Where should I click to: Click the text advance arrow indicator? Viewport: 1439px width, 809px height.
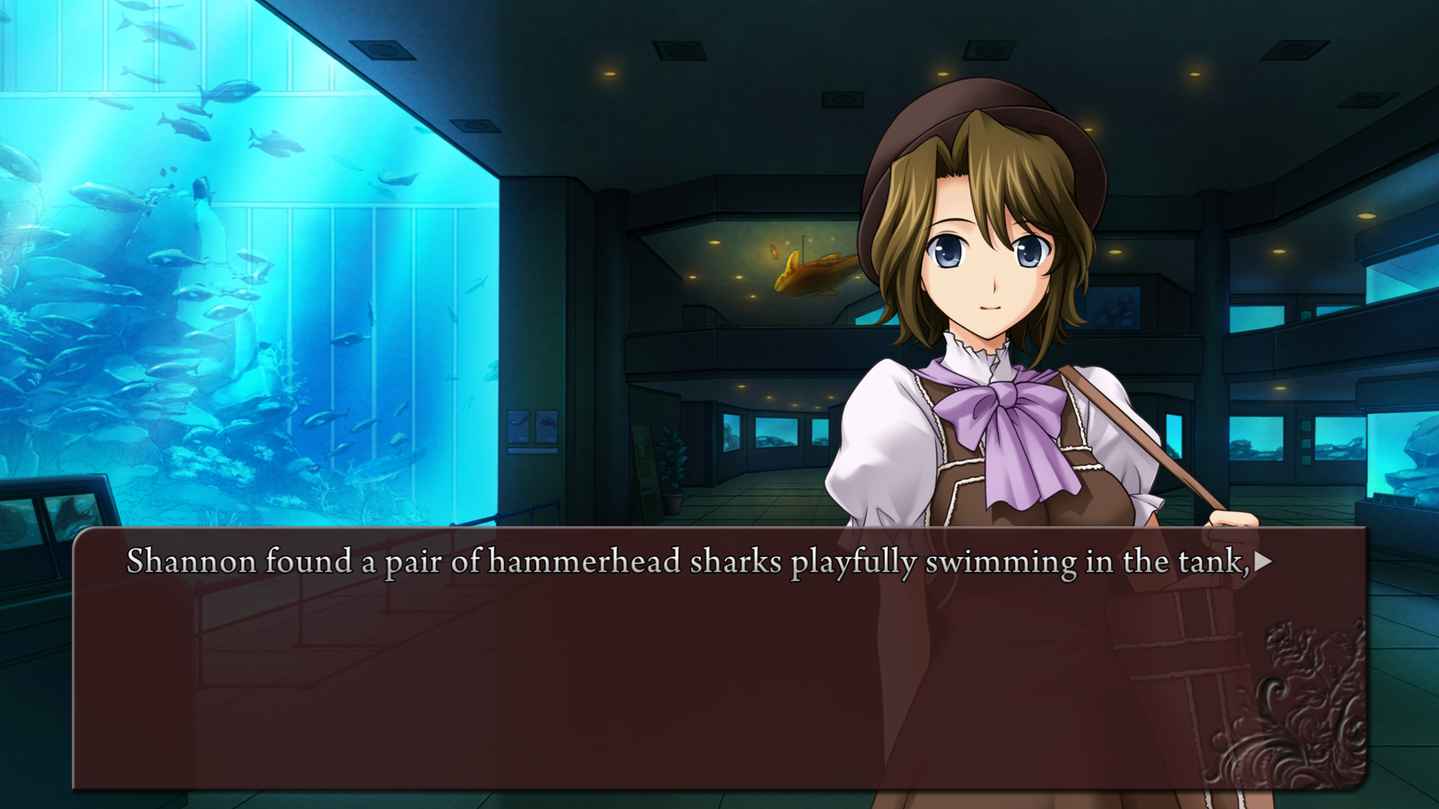pos(1264,562)
